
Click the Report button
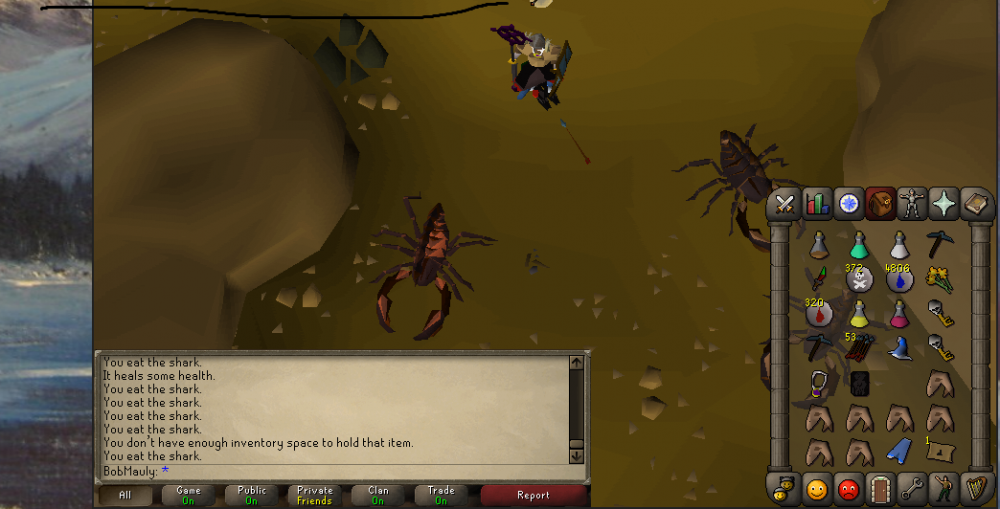pos(533,495)
